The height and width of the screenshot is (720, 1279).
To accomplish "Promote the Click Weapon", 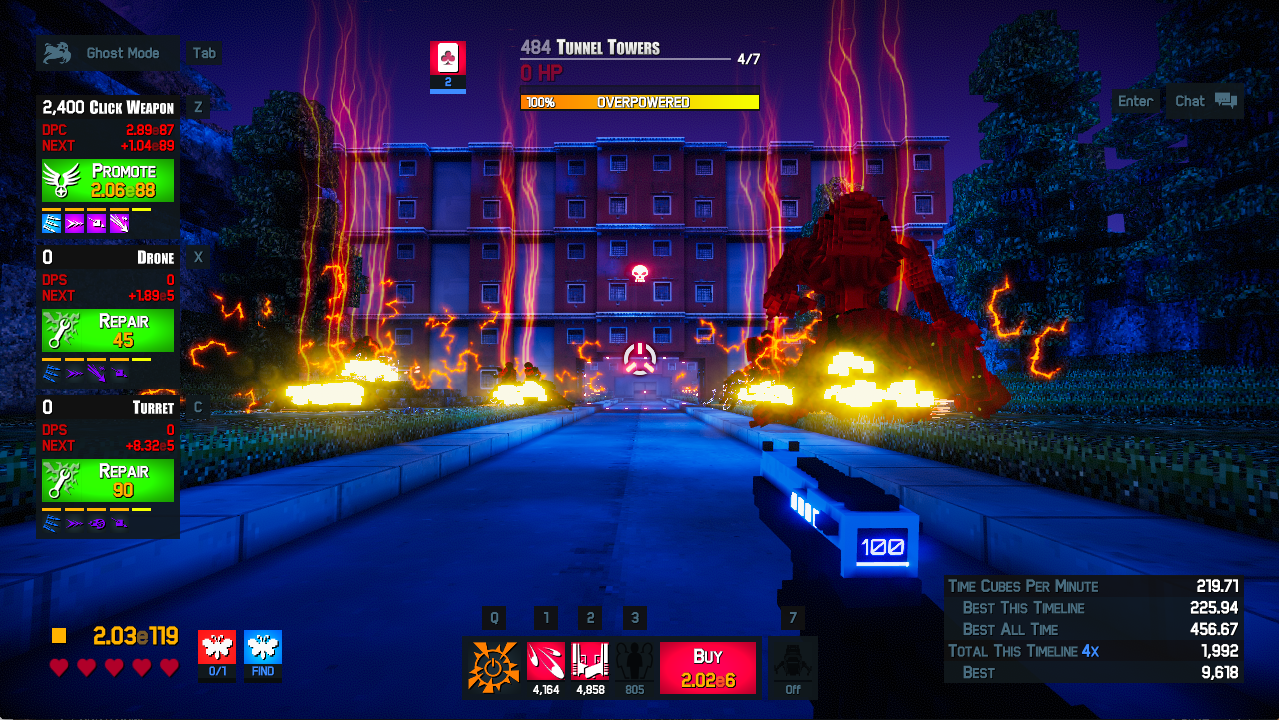I will point(108,181).
